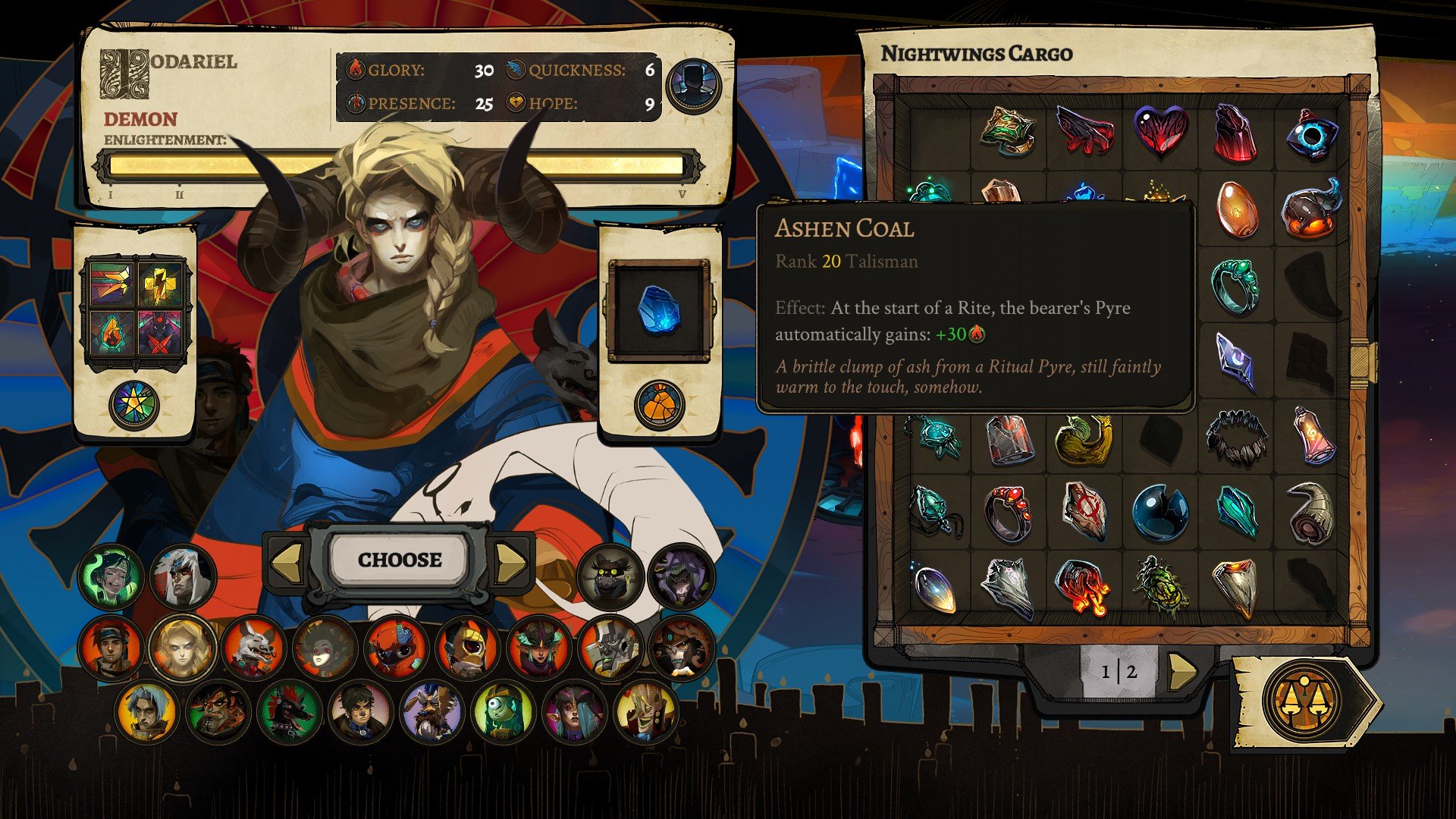Pick the dark blue orb talisman

click(x=1159, y=513)
